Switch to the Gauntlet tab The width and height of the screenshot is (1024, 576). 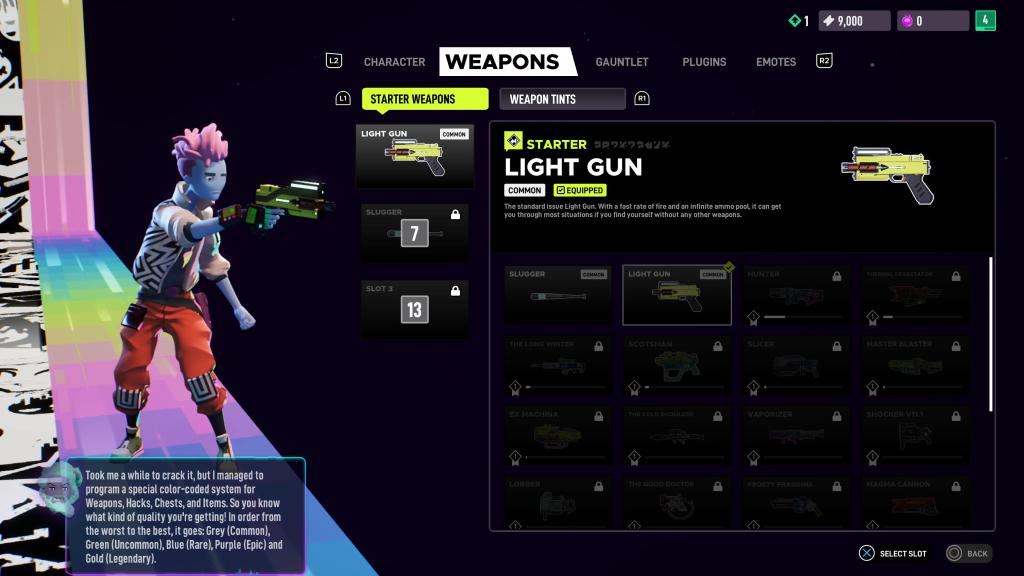622,62
